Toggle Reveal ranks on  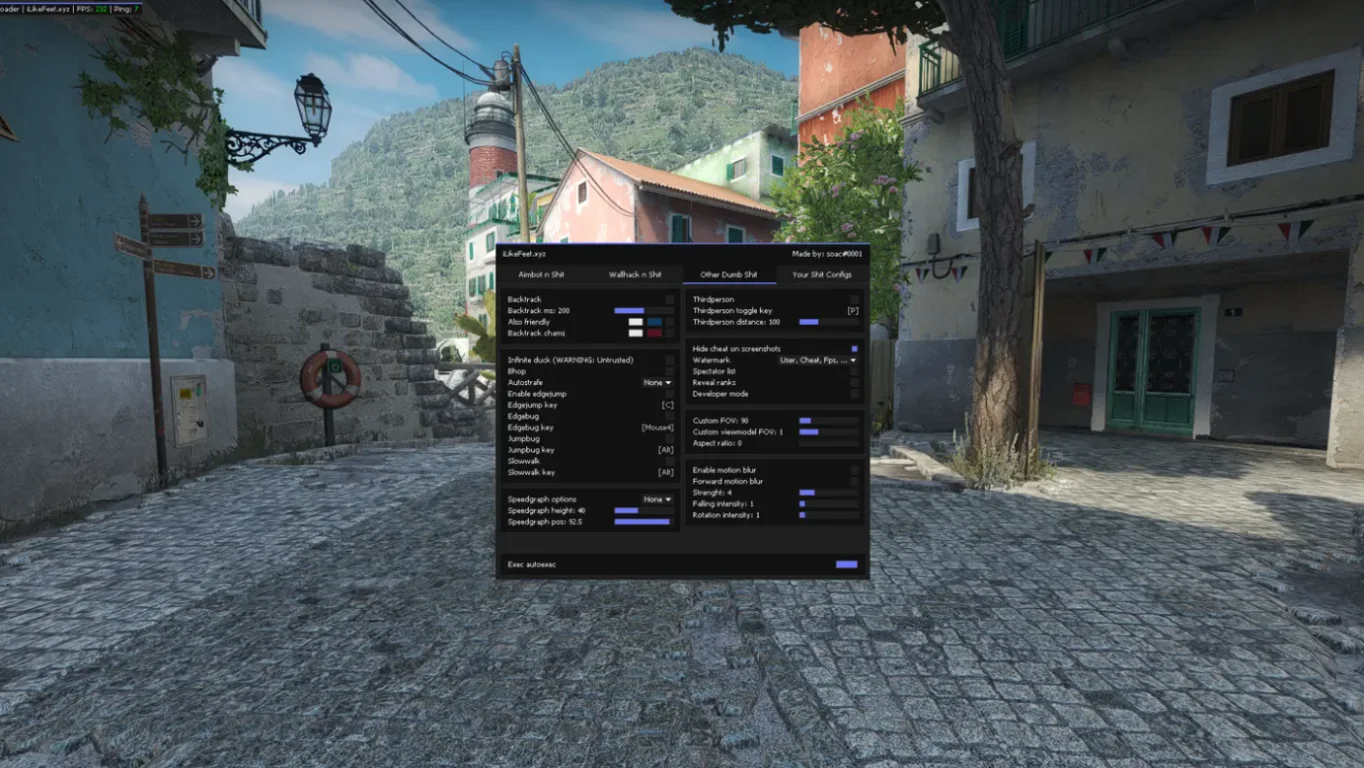click(855, 383)
